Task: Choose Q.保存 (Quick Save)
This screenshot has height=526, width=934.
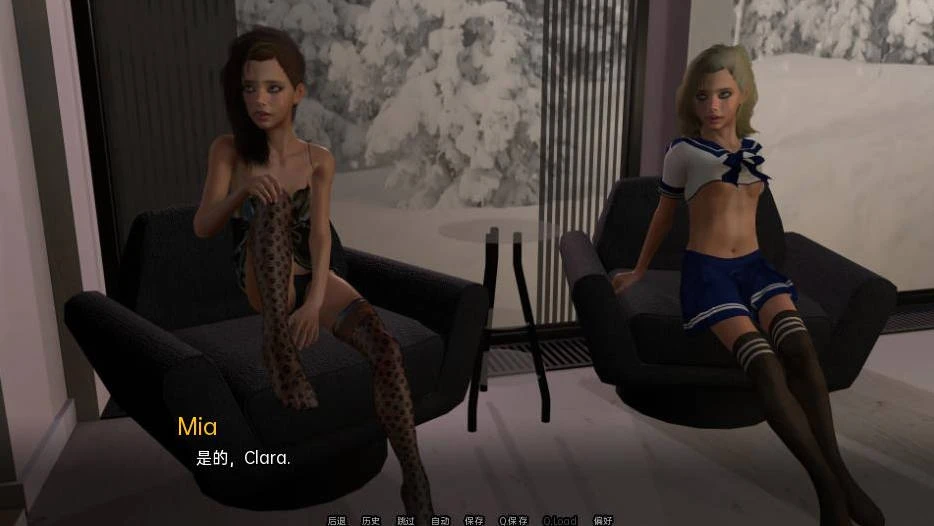Action: (x=513, y=520)
